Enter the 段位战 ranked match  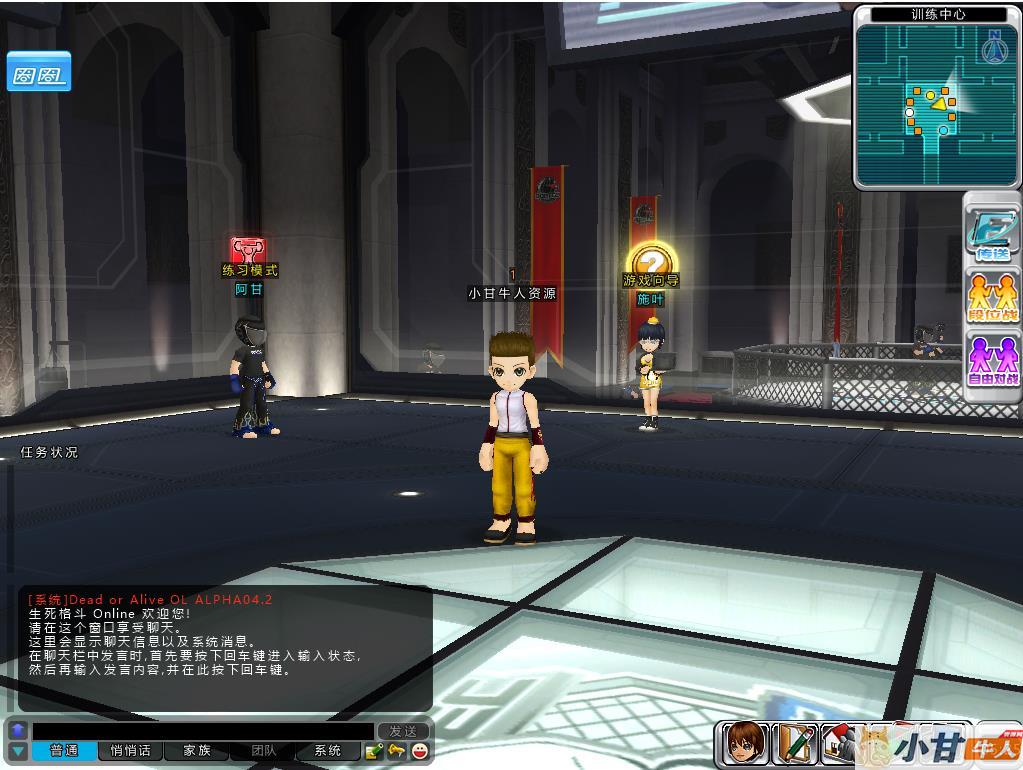pos(992,297)
